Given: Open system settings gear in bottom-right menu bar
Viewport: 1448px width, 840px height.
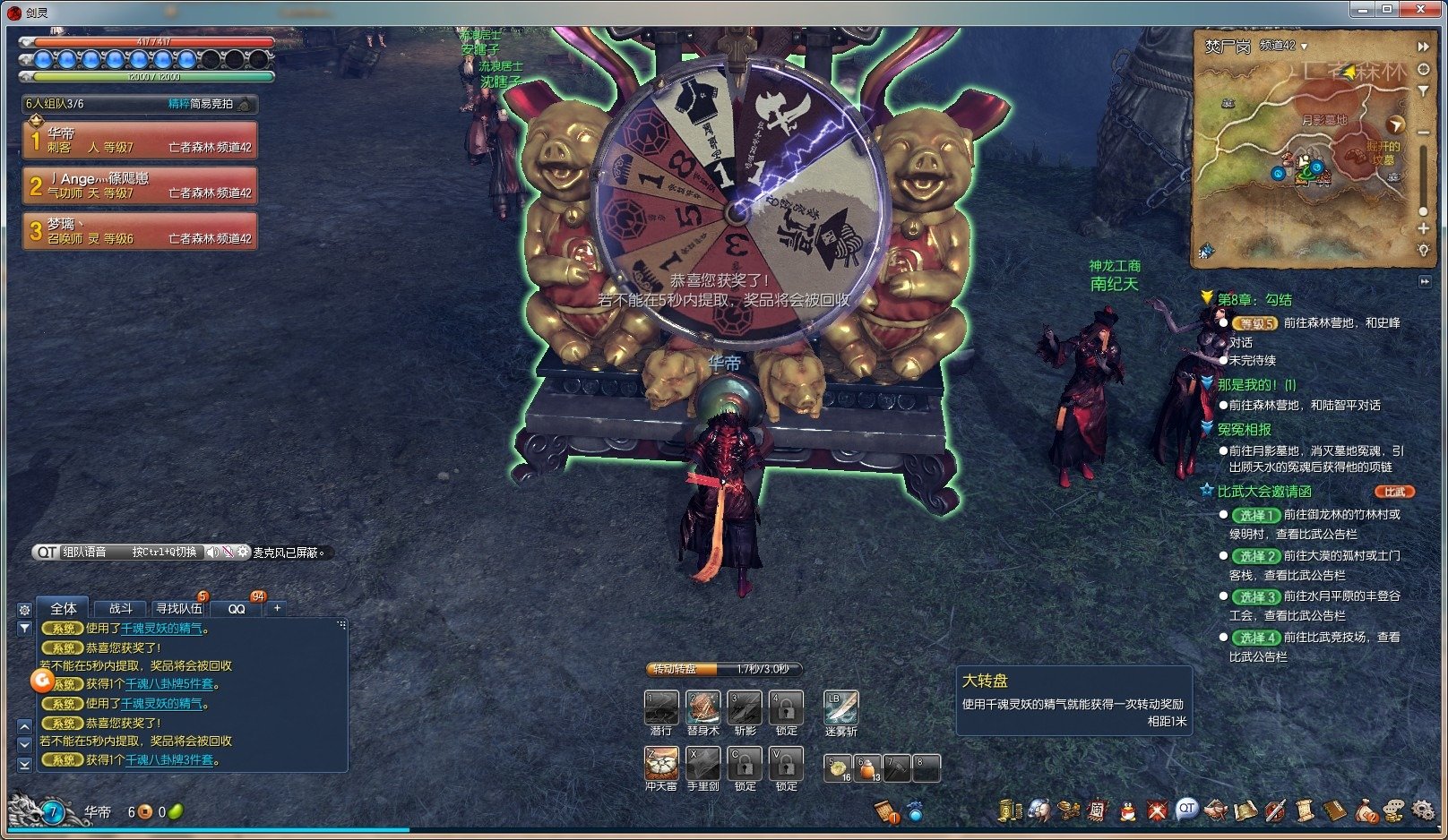Looking at the screenshot, I should point(1423,810).
